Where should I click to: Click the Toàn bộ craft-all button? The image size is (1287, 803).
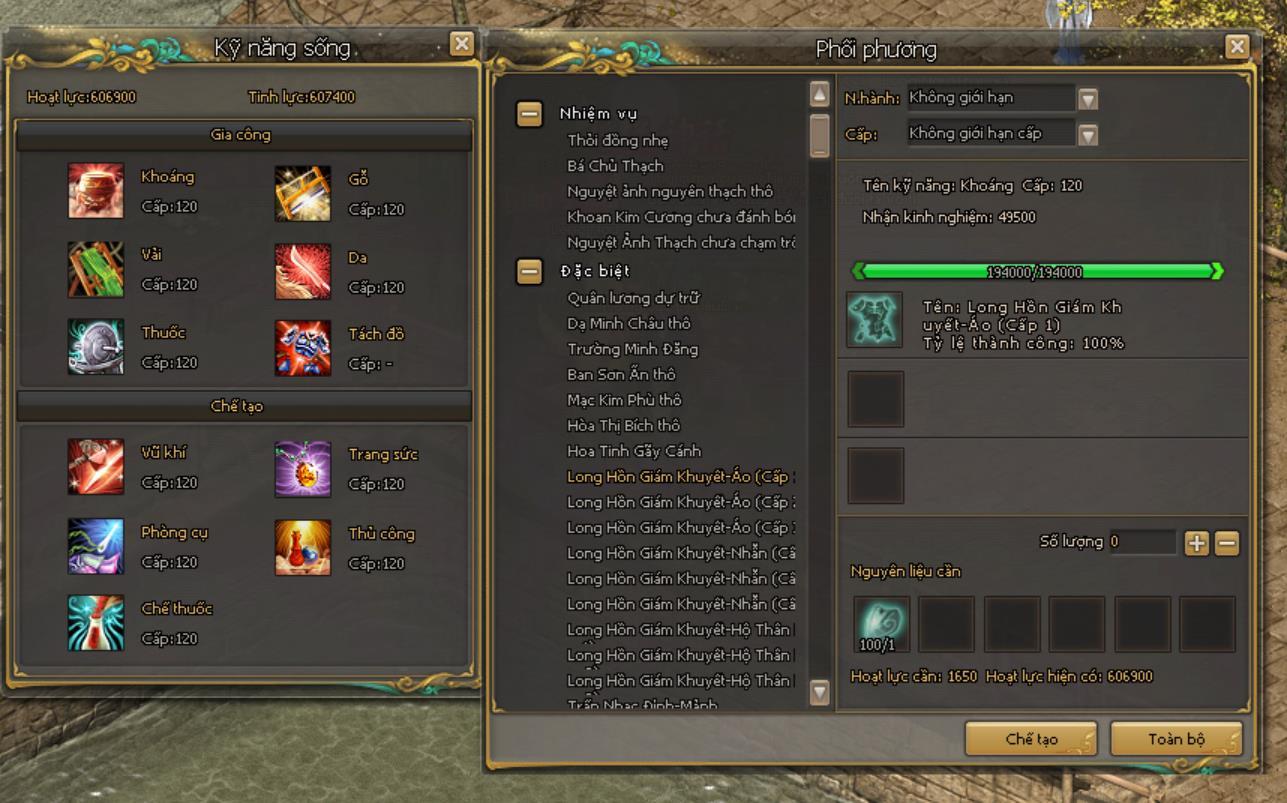[x=1176, y=739]
